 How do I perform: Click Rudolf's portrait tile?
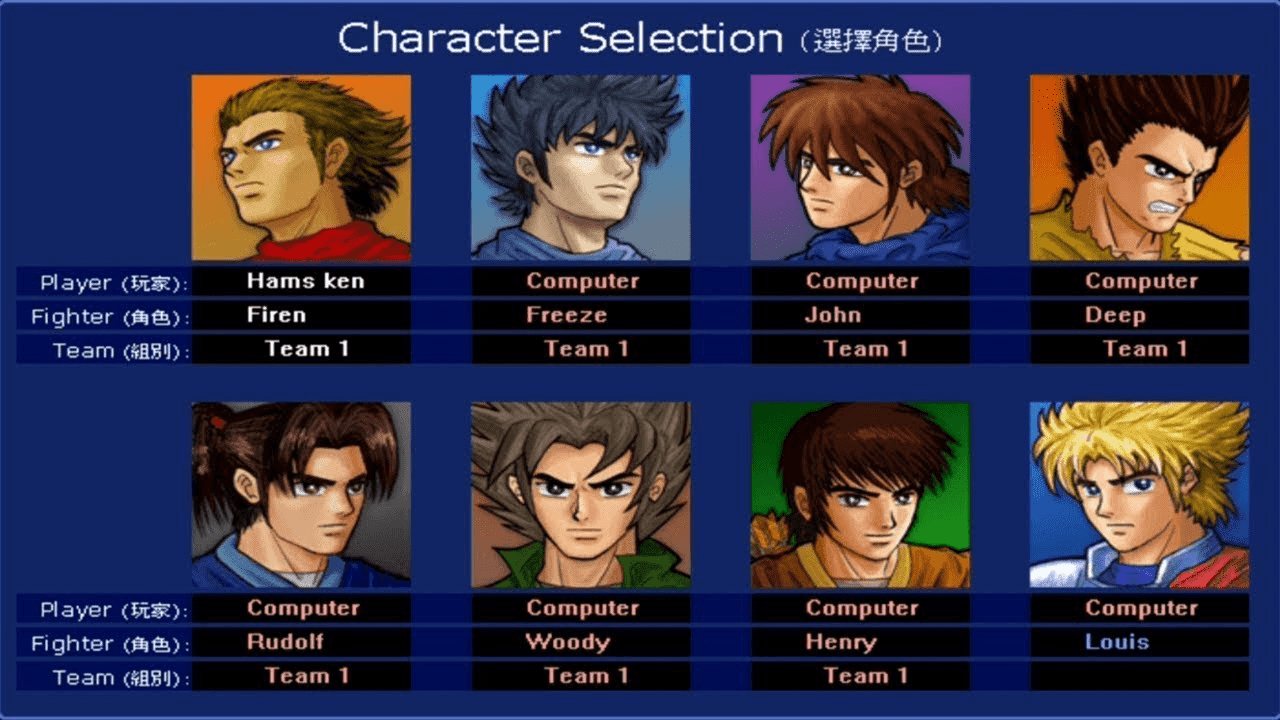301,494
